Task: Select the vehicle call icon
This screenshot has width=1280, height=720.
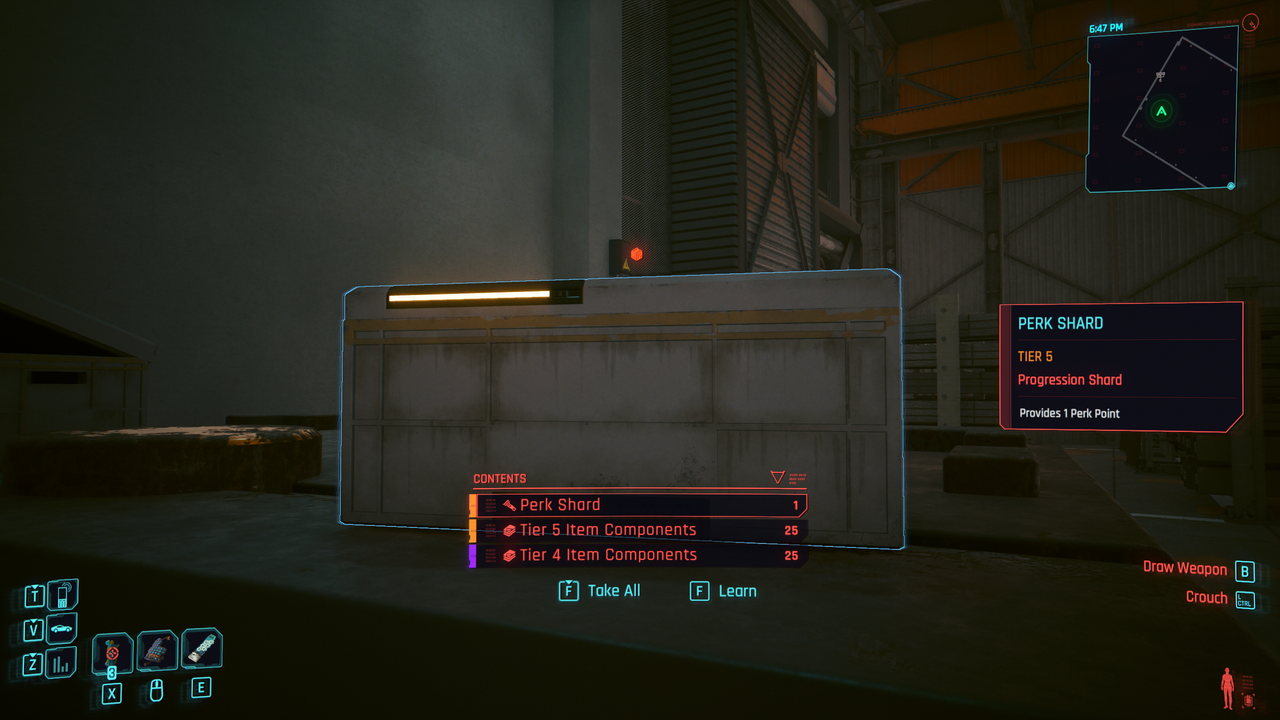Action: click(x=62, y=630)
